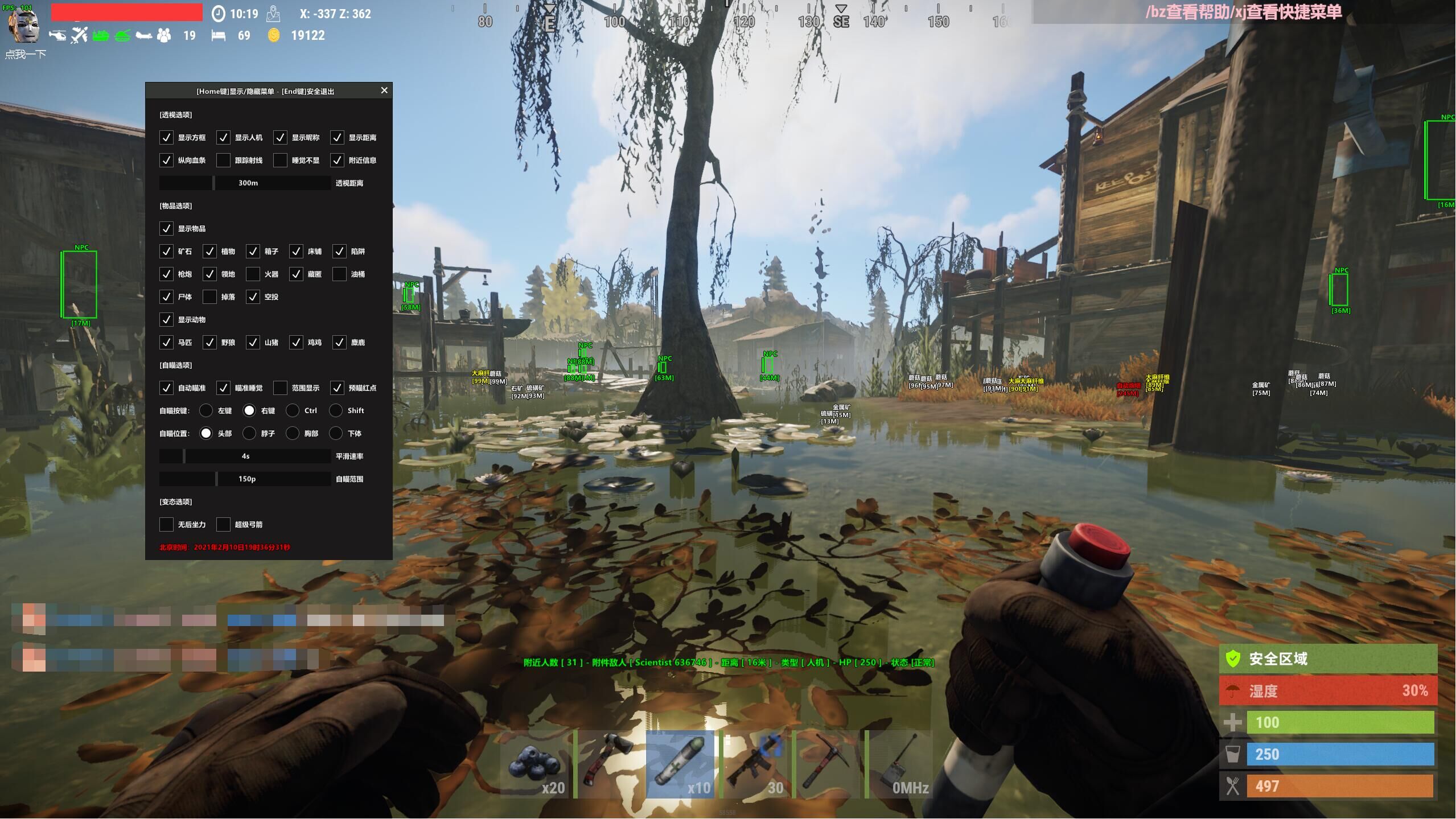1456x819 pixels.
Task: Select the Ctrl radio button
Action: (x=293, y=411)
